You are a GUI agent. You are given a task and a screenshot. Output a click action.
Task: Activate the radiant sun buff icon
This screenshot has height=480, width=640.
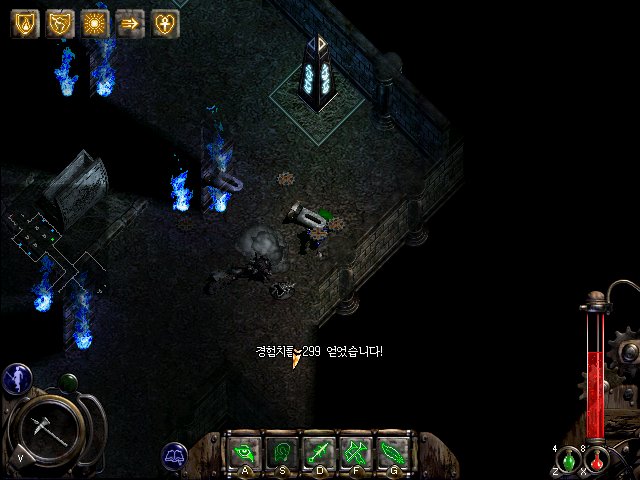click(x=95, y=23)
